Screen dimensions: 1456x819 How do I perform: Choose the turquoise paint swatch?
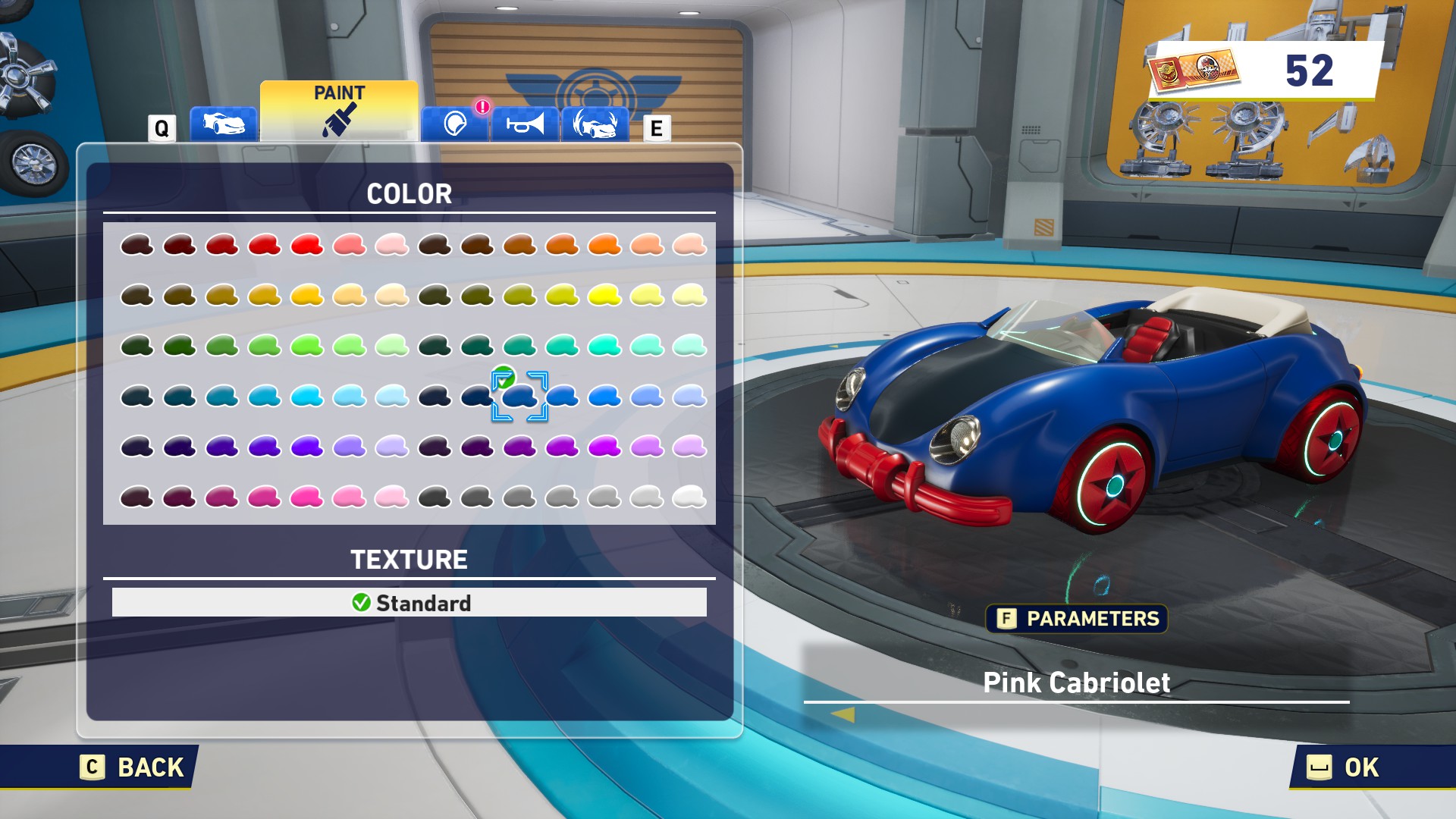(604, 346)
